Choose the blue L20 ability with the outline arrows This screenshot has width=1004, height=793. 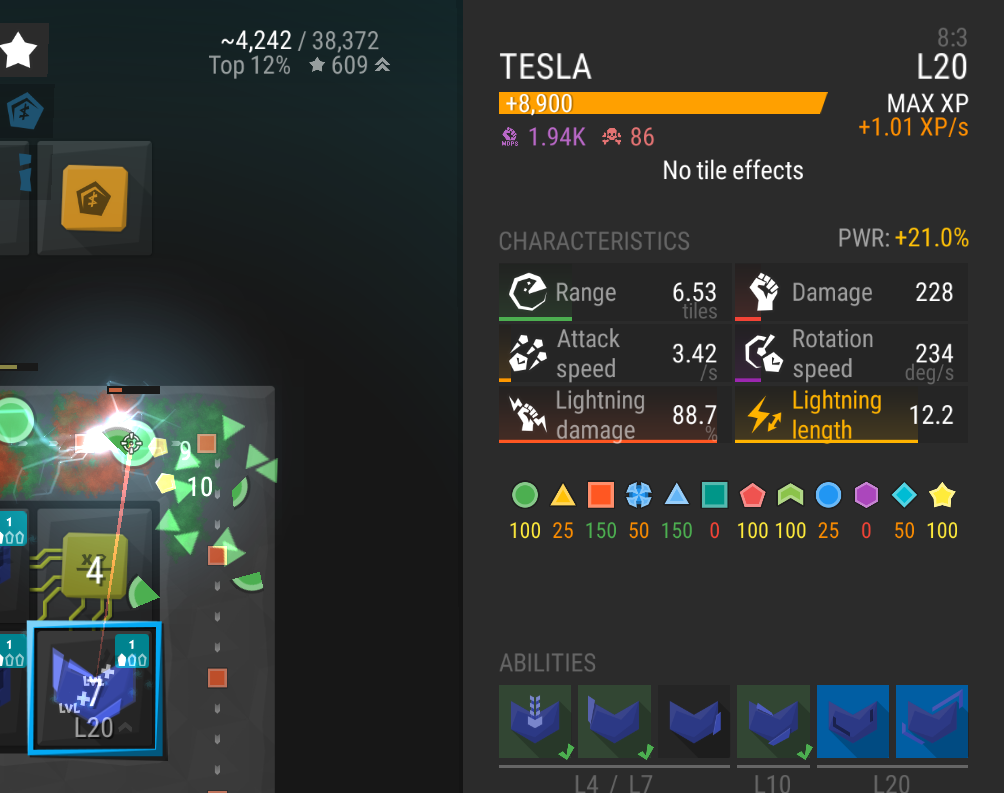pyautogui.click(x=931, y=721)
